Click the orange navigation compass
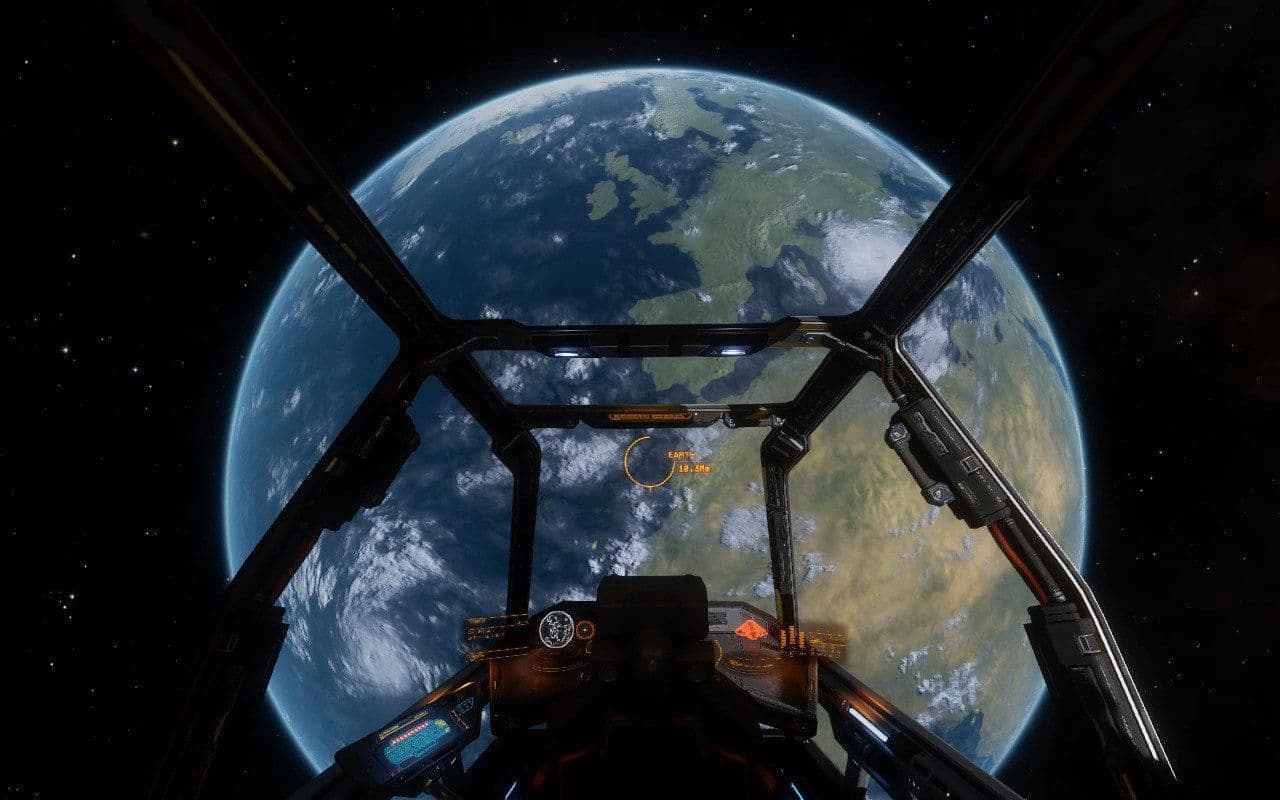 coord(585,630)
